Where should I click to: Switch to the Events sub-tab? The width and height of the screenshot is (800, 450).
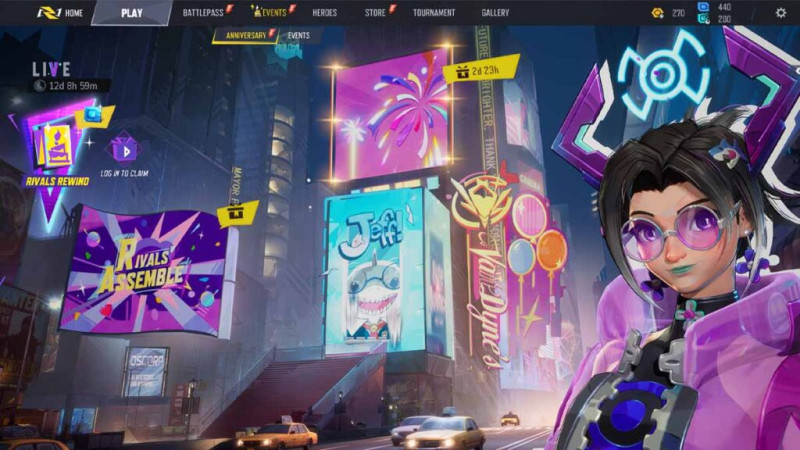(298, 36)
